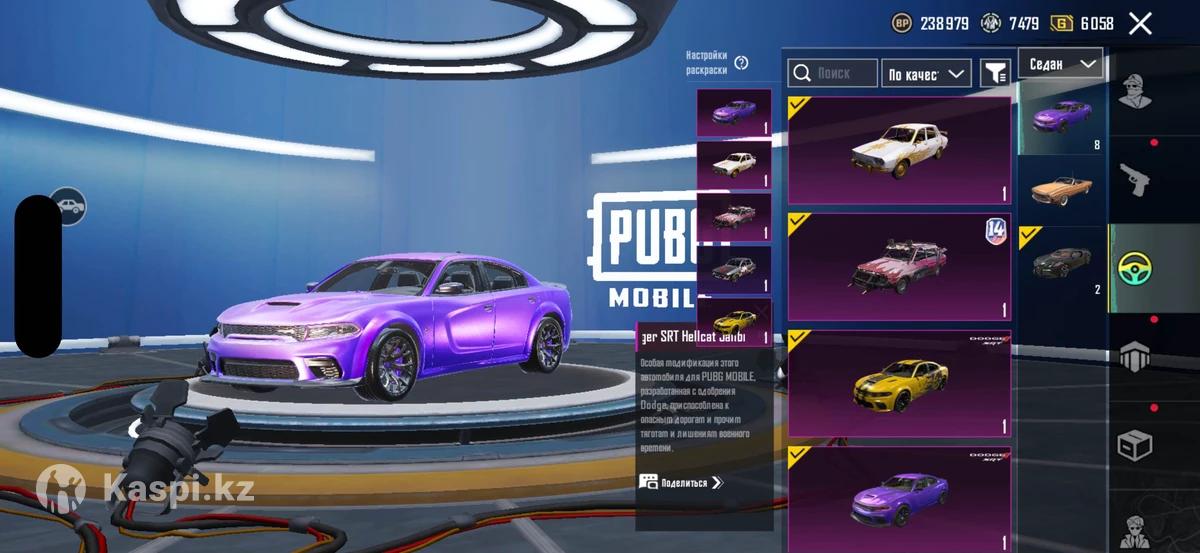Open the striped parachute tab
The height and width of the screenshot is (553, 1200).
pyautogui.click(x=1134, y=355)
